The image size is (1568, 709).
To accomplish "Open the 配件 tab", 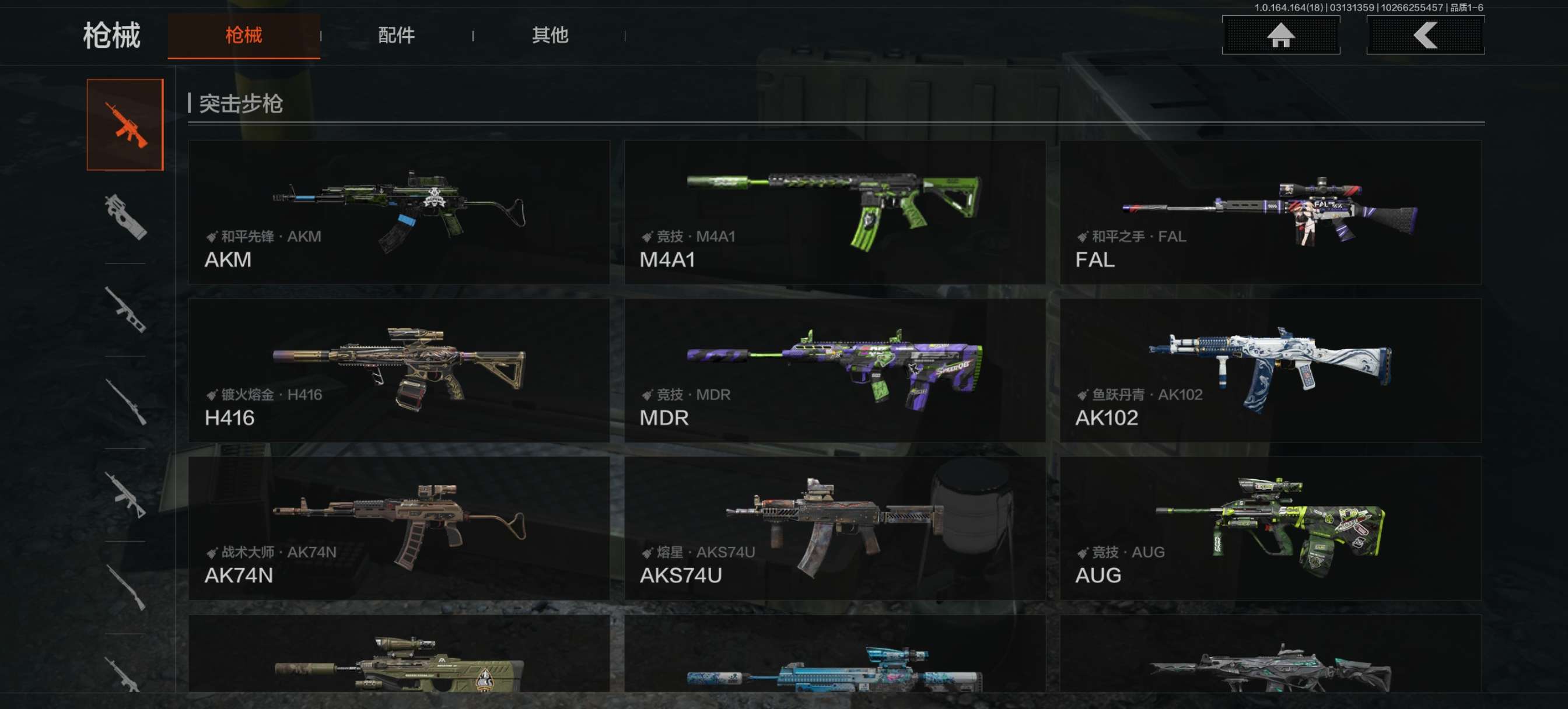I will click(x=396, y=36).
